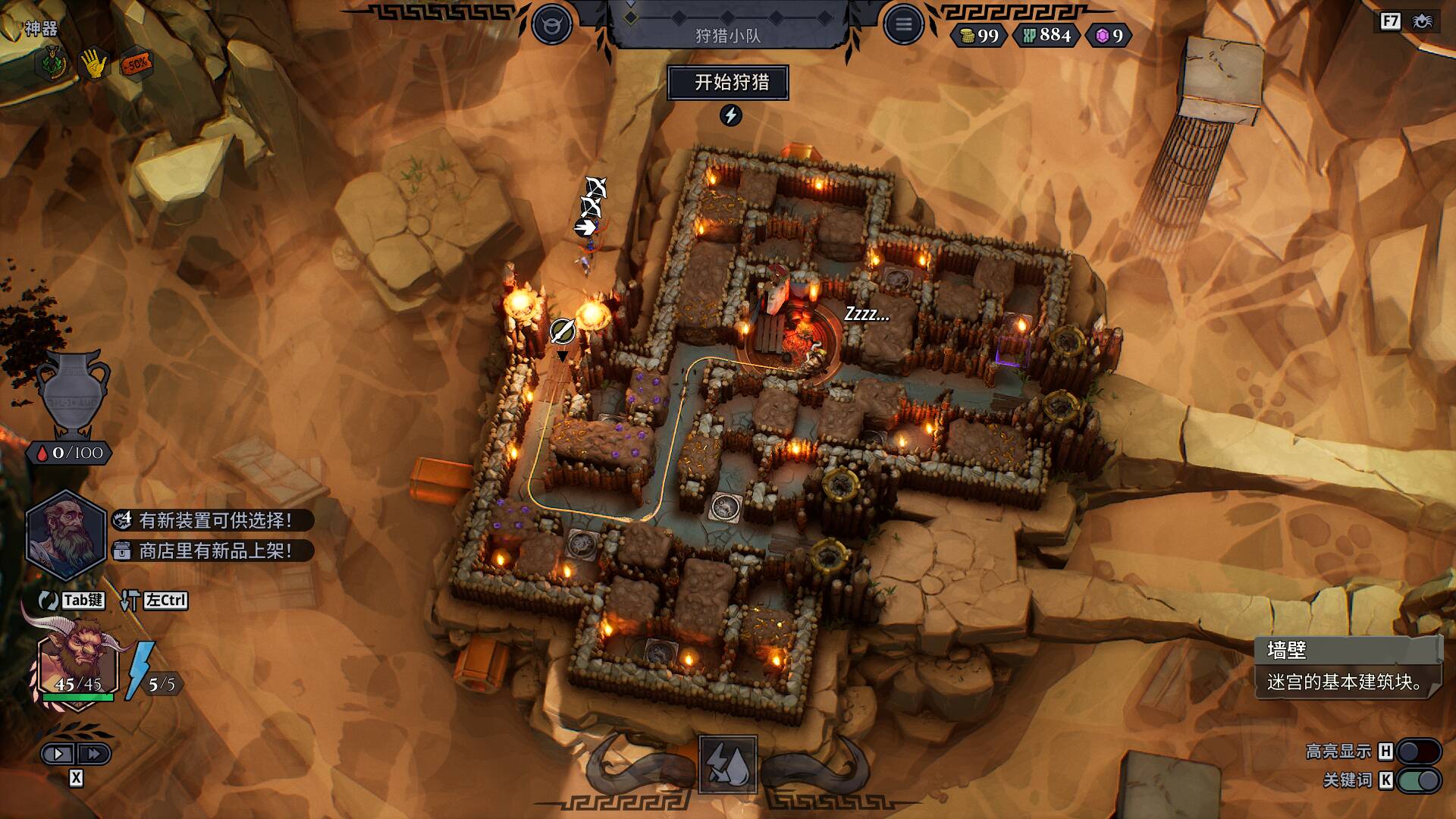The height and width of the screenshot is (819, 1456).
Task: Click the blood urn icon
Action: [74, 394]
